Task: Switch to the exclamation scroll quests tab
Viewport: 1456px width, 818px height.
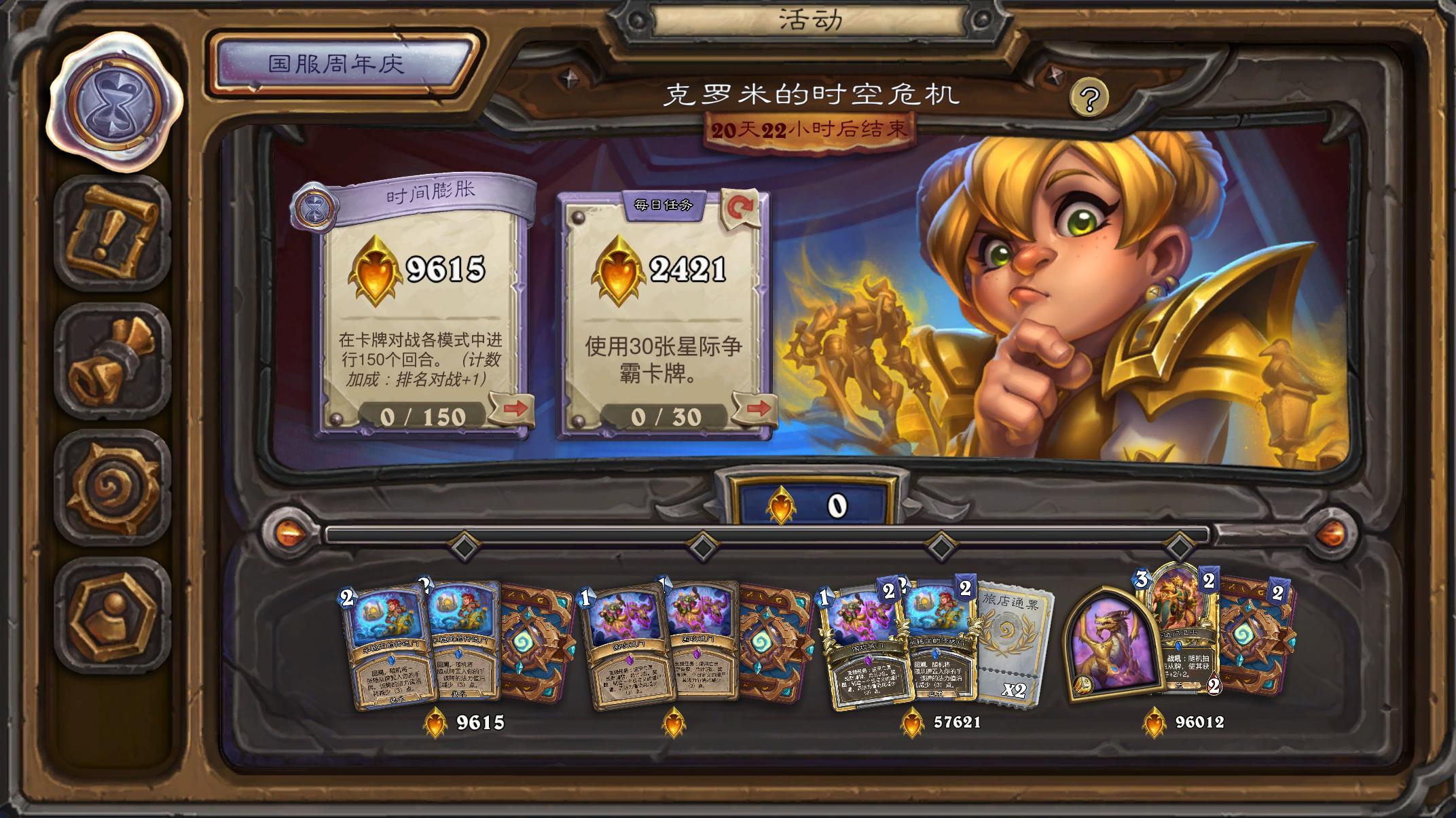Action: [113, 232]
